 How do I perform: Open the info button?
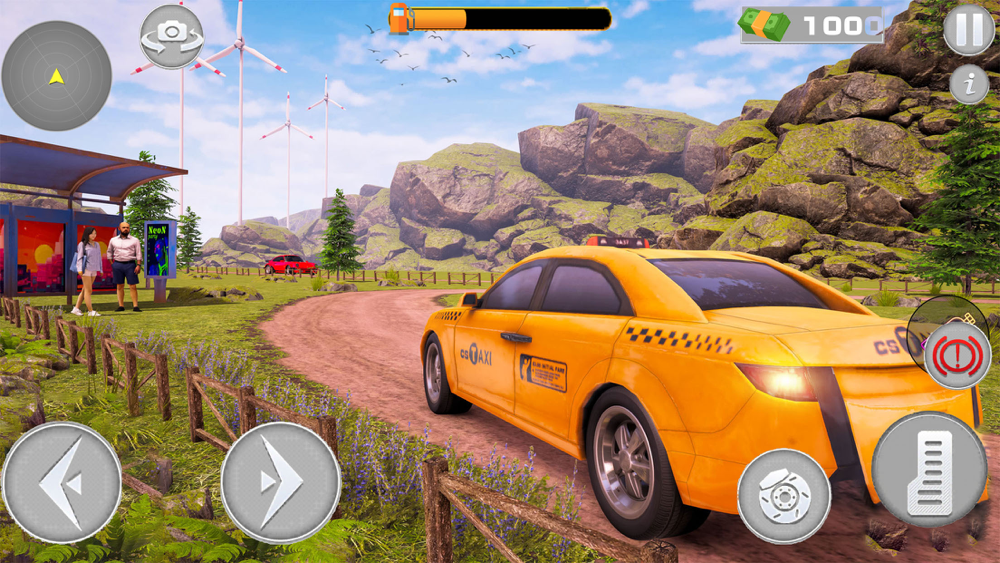tap(968, 84)
